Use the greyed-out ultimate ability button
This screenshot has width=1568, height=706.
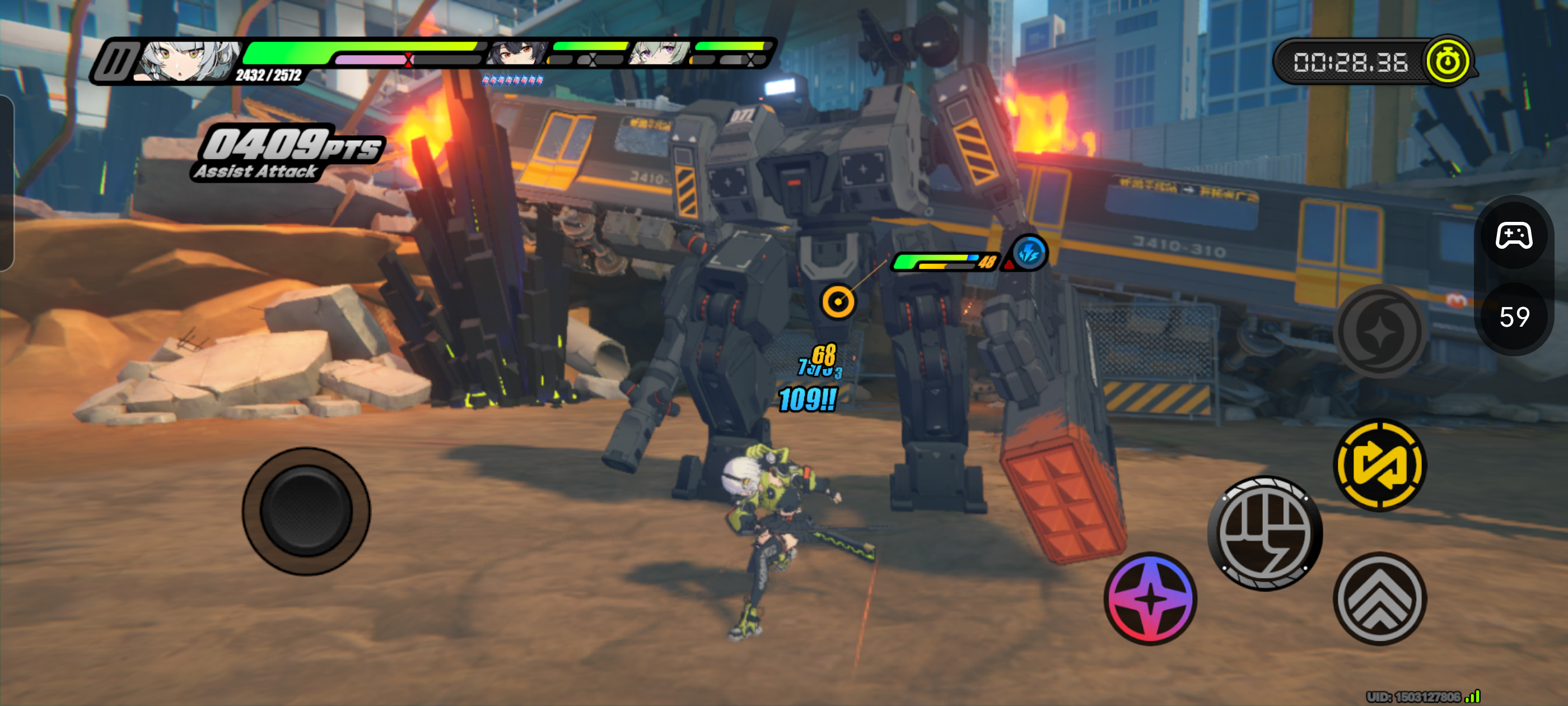[x=1379, y=332]
